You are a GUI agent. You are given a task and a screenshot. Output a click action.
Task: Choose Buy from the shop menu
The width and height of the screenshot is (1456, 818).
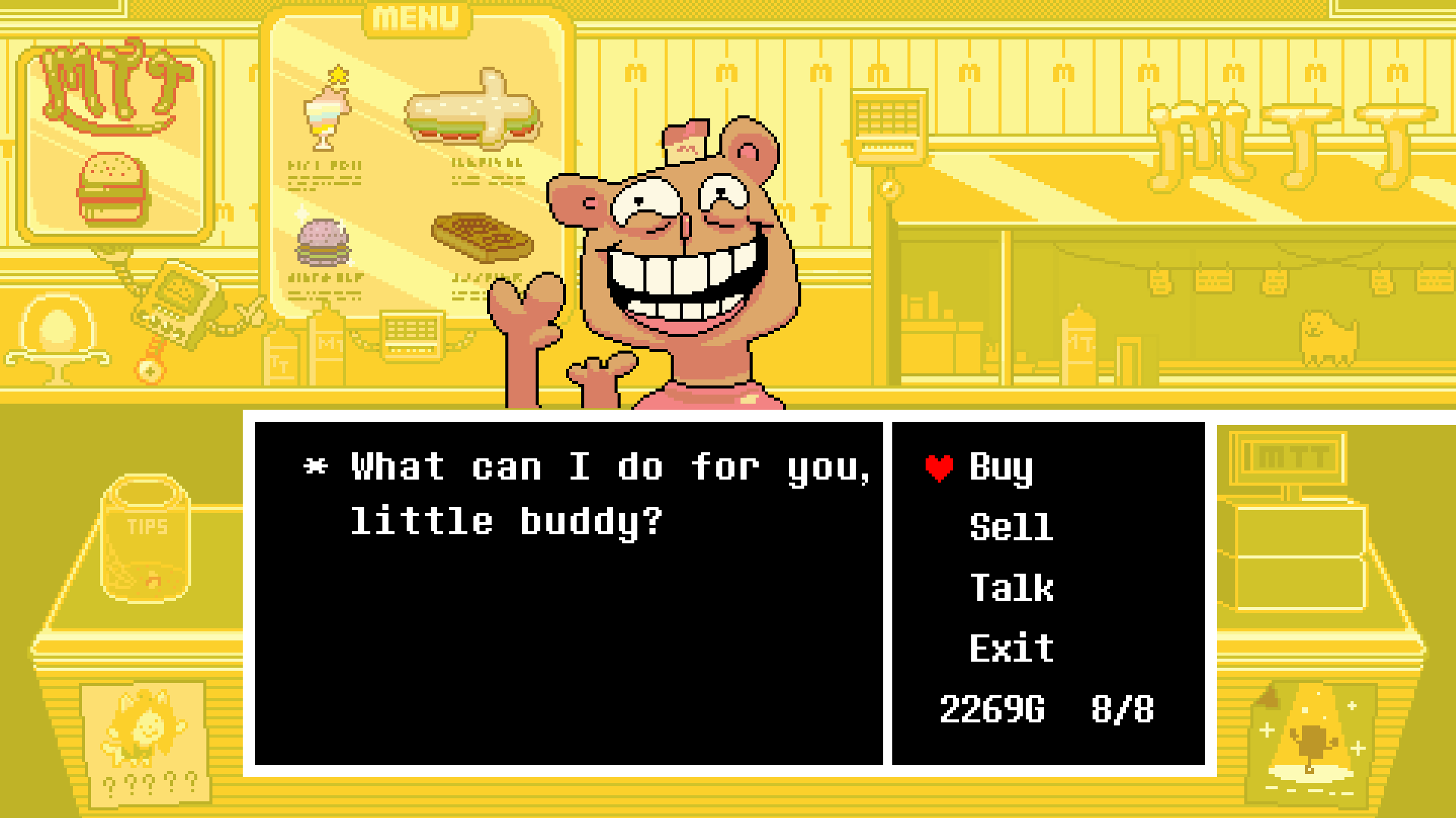click(1002, 468)
